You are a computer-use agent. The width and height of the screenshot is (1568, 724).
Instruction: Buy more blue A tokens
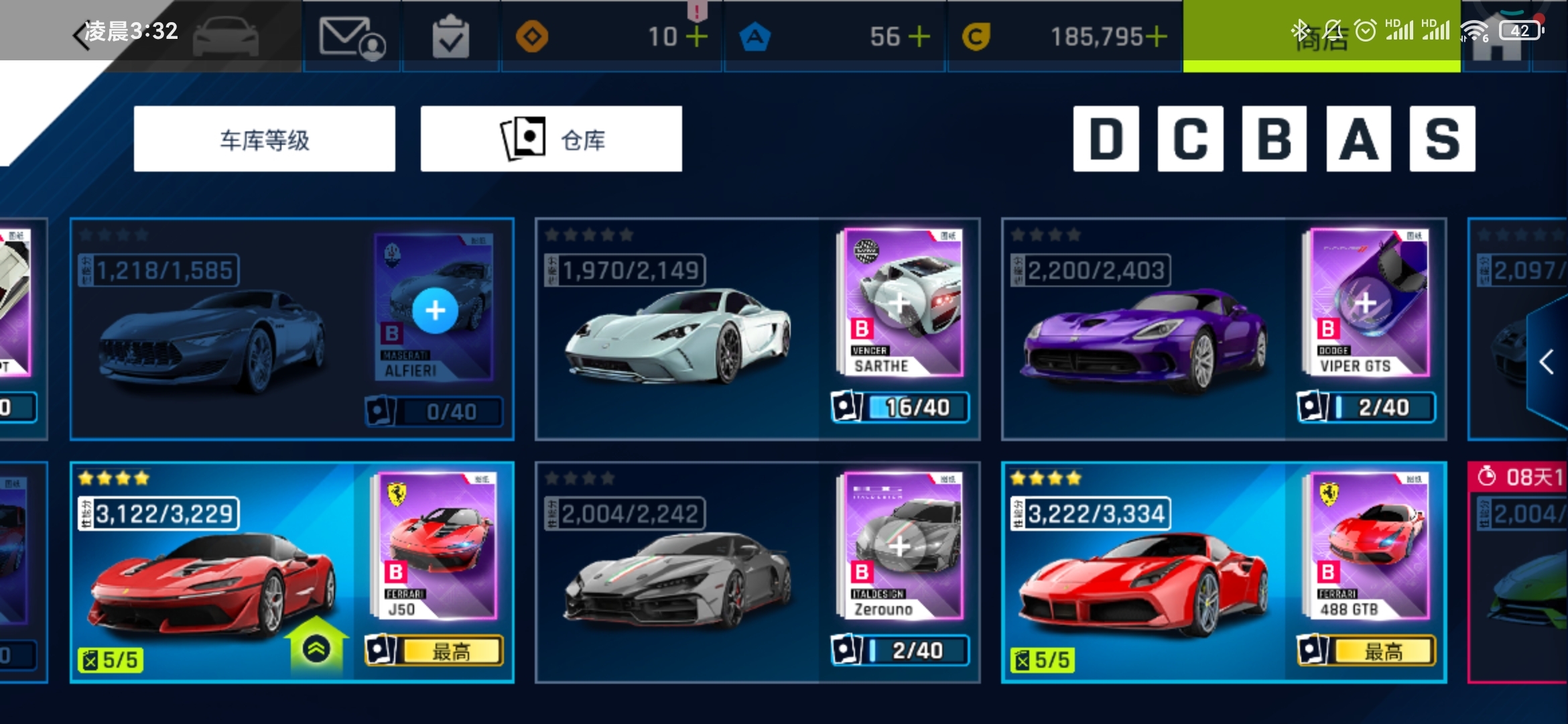click(919, 37)
